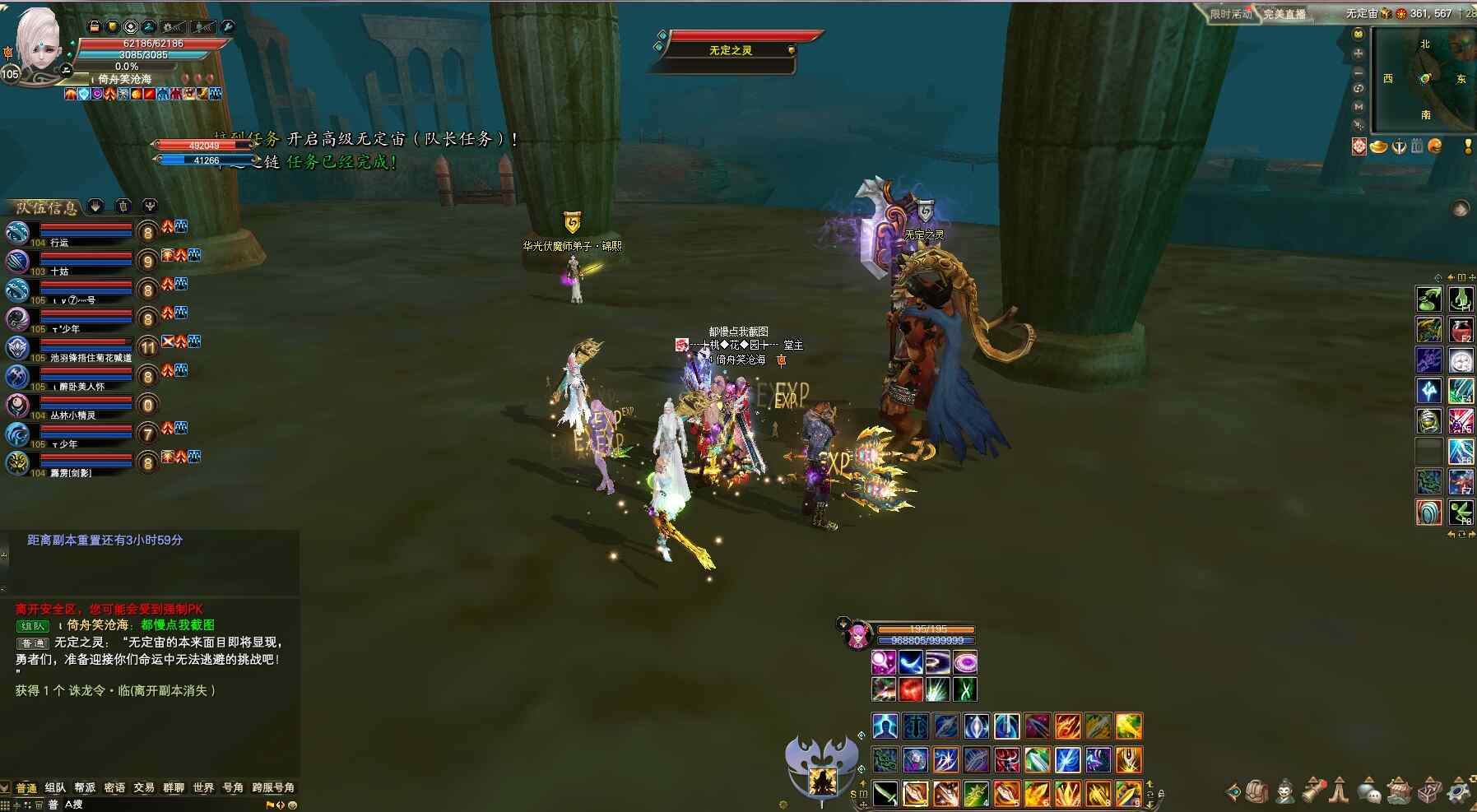Zoom in the minimap with the plus button
Screen dimensions: 1477x812
click(1359, 53)
